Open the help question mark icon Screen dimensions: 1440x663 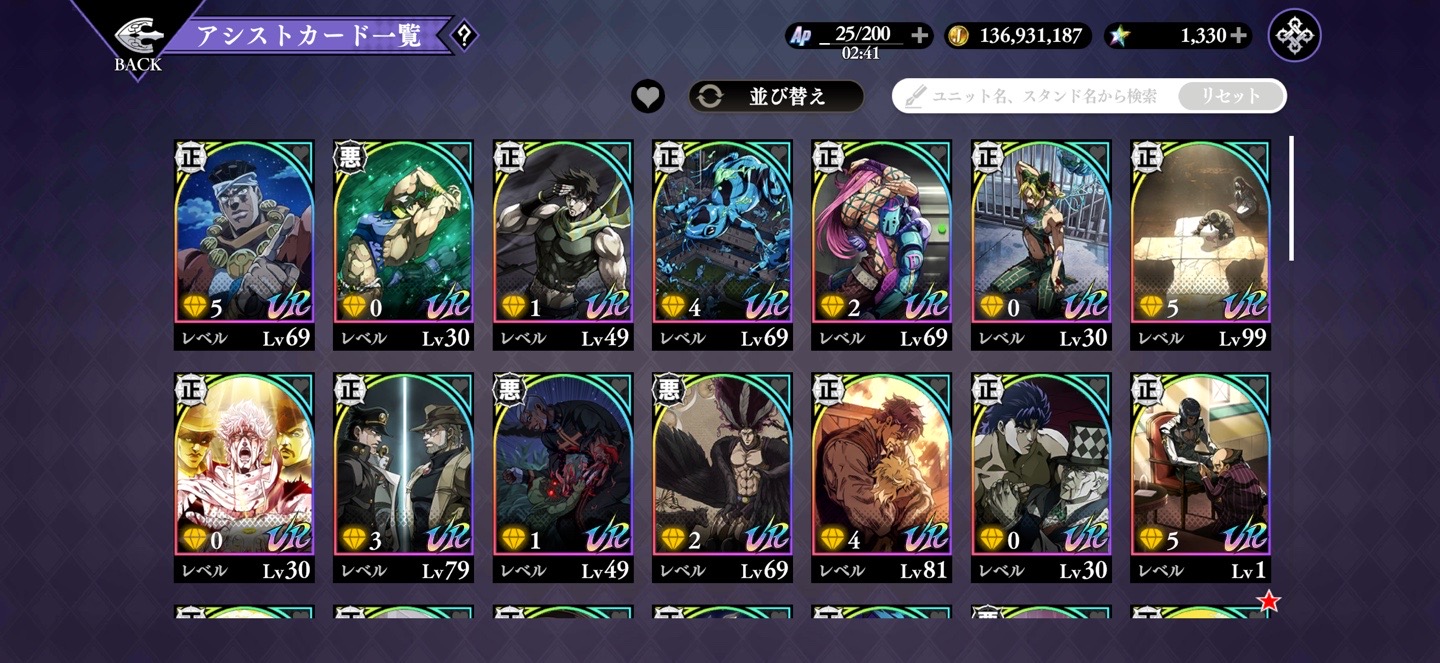[x=463, y=36]
